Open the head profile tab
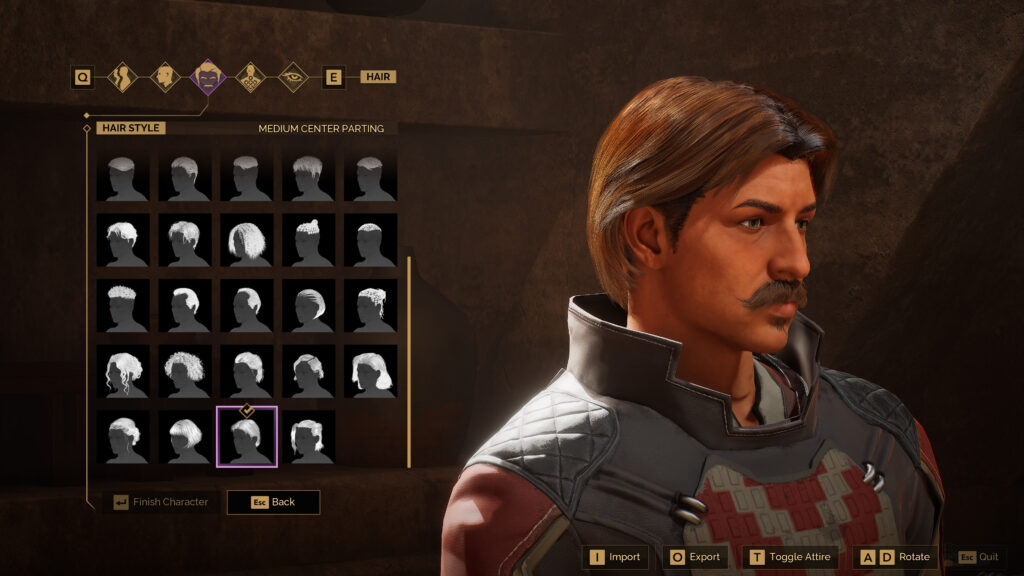Screen dimensions: 1024x576 [x=165, y=77]
